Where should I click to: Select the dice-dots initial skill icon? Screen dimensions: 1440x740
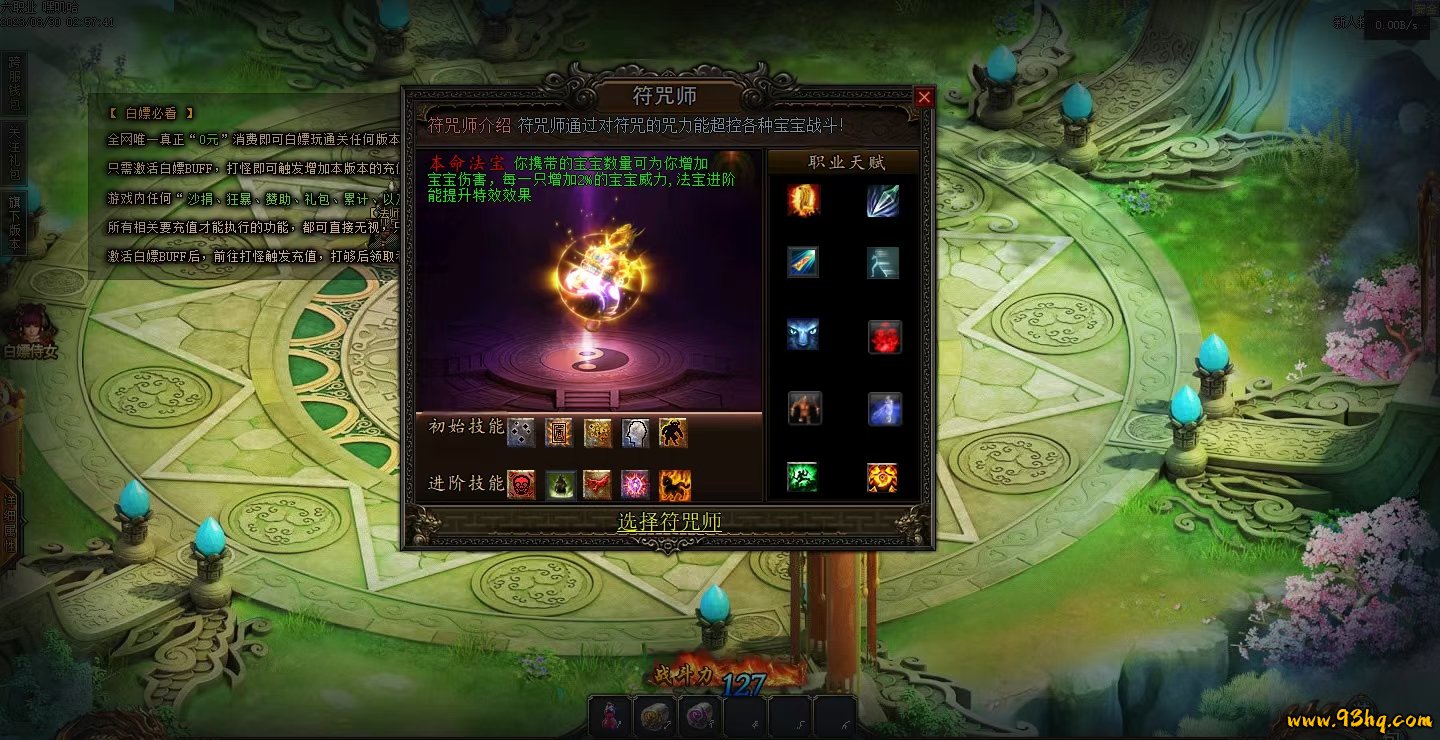520,433
